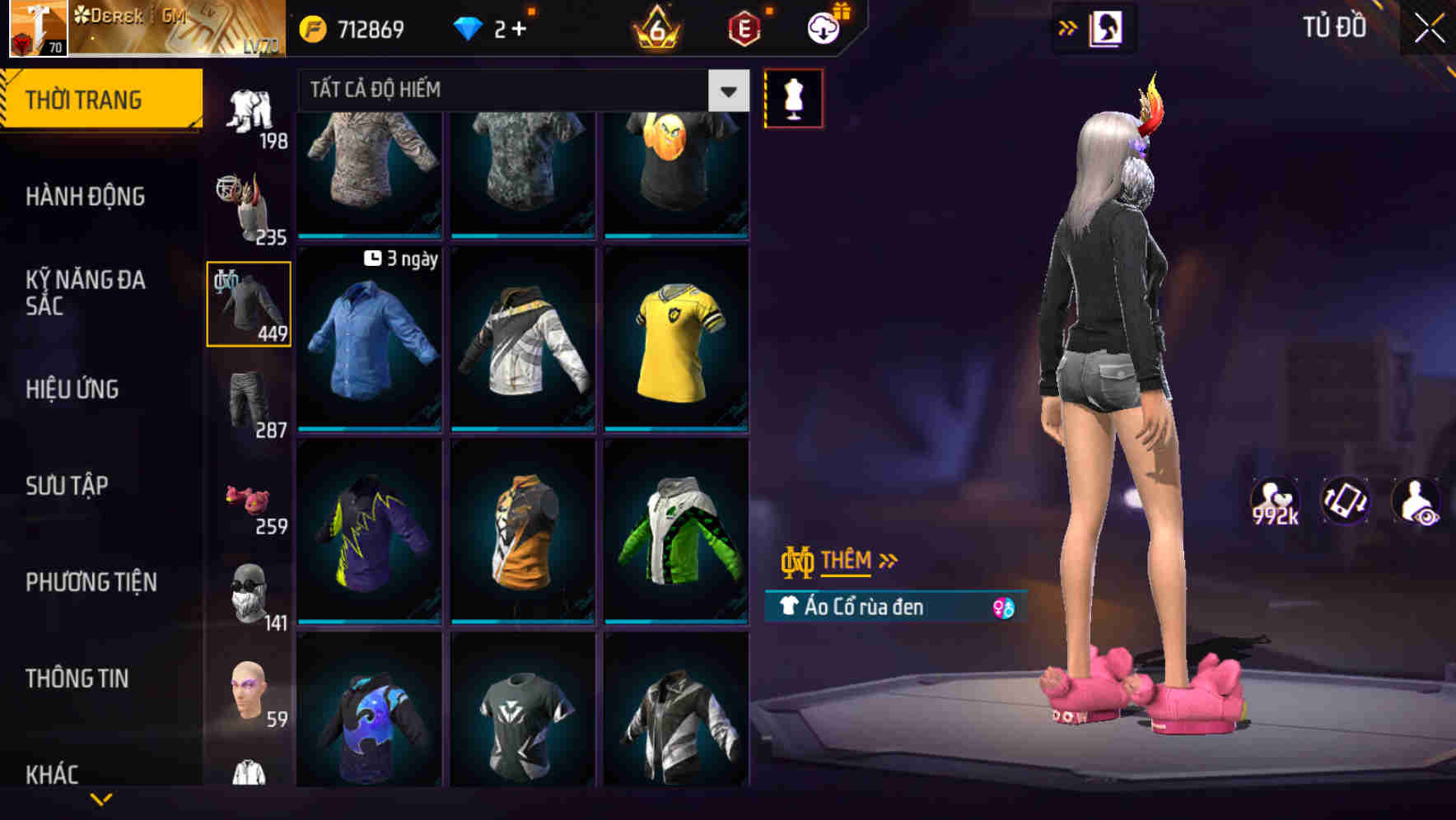This screenshot has width=1456, height=820.
Task: Open the mask category showing 141 items
Action: (x=250, y=593)
